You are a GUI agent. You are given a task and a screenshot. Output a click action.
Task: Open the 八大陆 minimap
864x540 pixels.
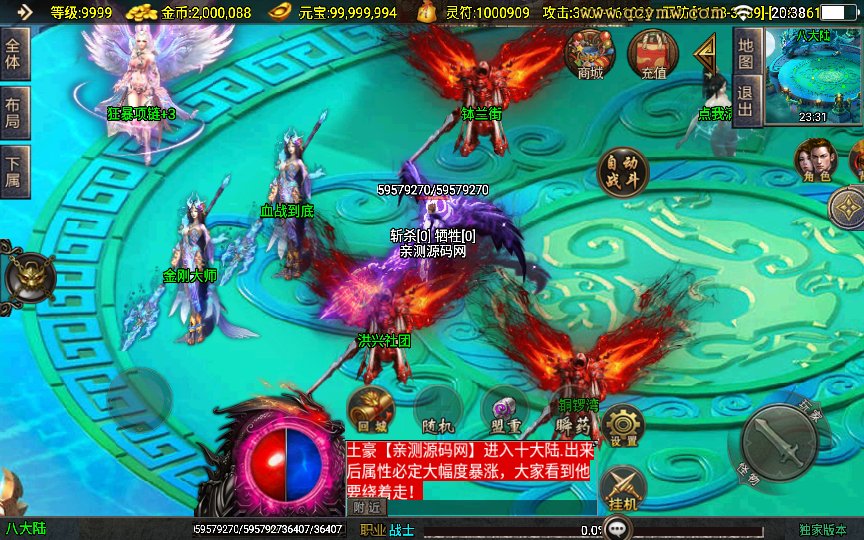click(x=812, y=74)
